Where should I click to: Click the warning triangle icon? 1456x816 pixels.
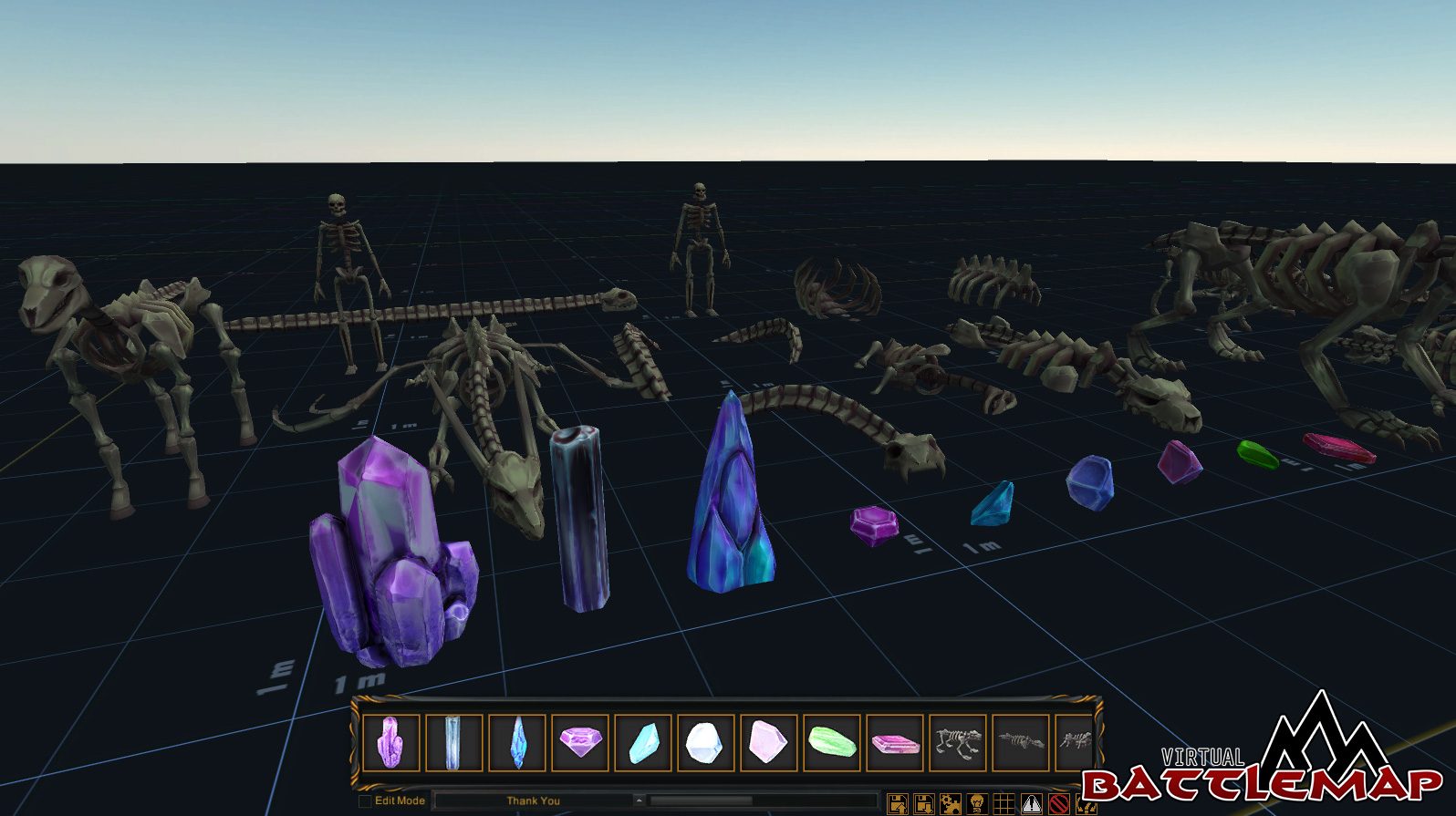tap(1031, 802)
